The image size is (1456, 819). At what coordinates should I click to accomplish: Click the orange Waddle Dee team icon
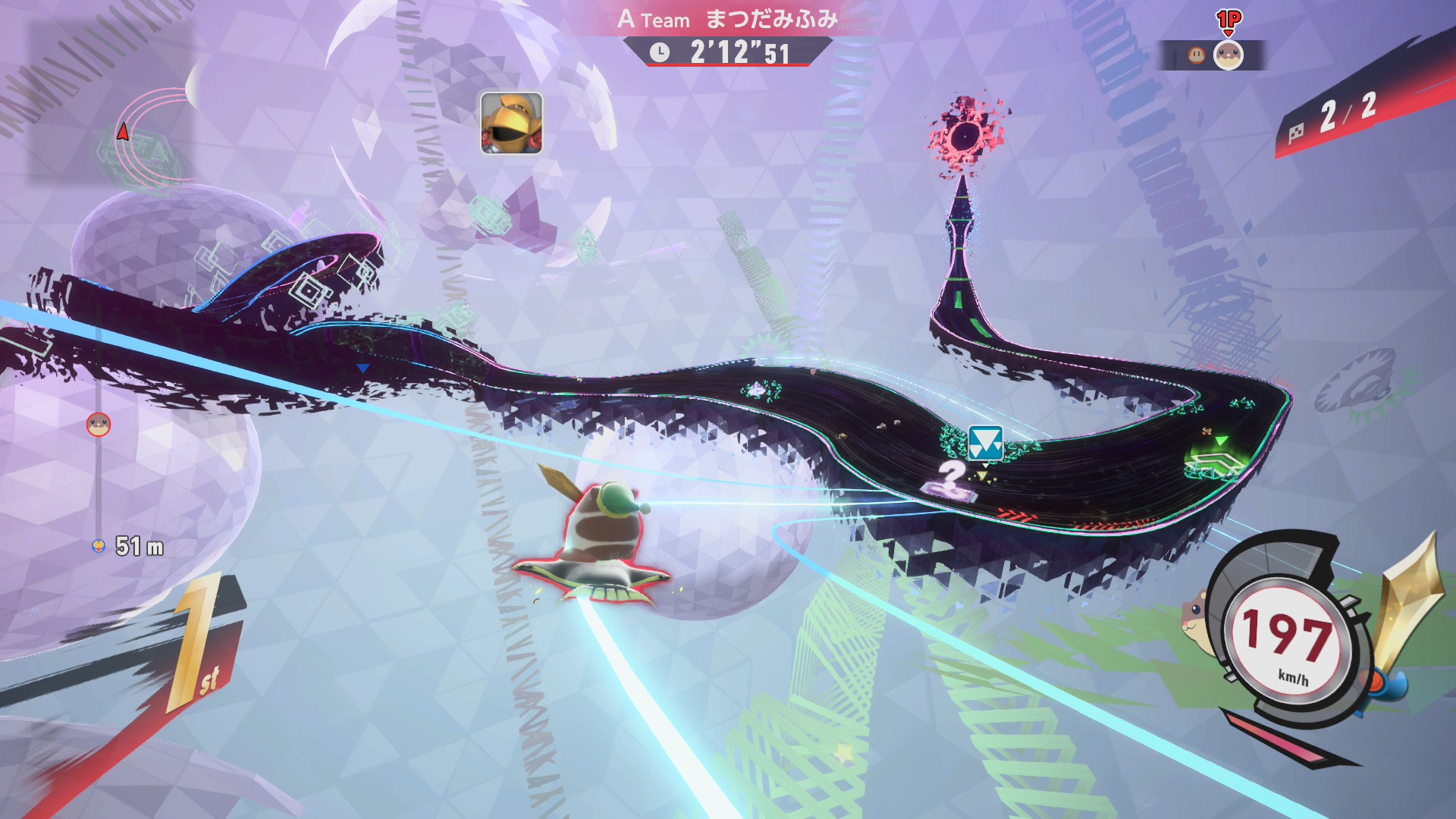1196,55
